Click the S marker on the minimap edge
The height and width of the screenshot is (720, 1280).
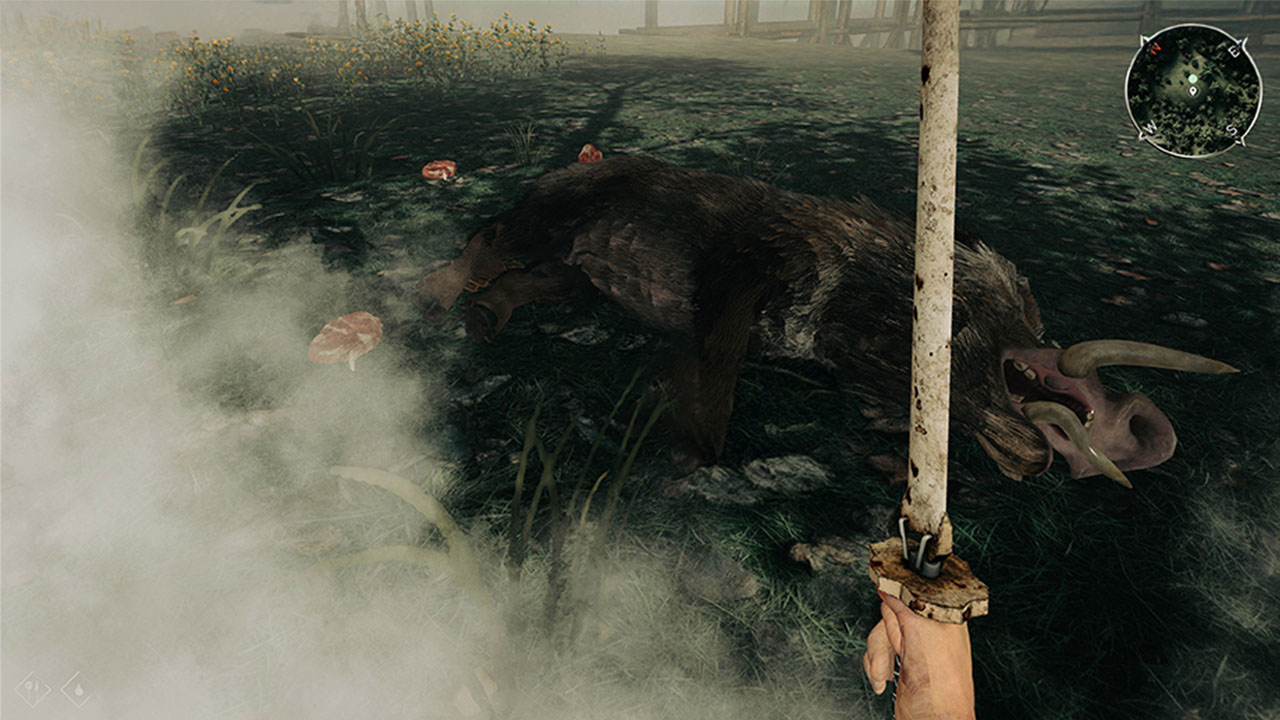[x=1230, y=128]
